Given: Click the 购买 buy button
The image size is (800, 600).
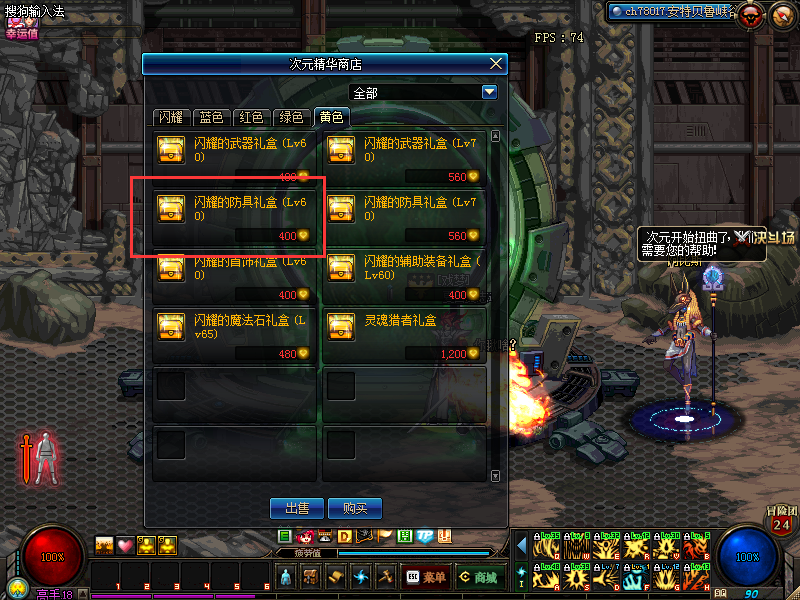Looking at the screenshot, I should [x=355, y=508].
